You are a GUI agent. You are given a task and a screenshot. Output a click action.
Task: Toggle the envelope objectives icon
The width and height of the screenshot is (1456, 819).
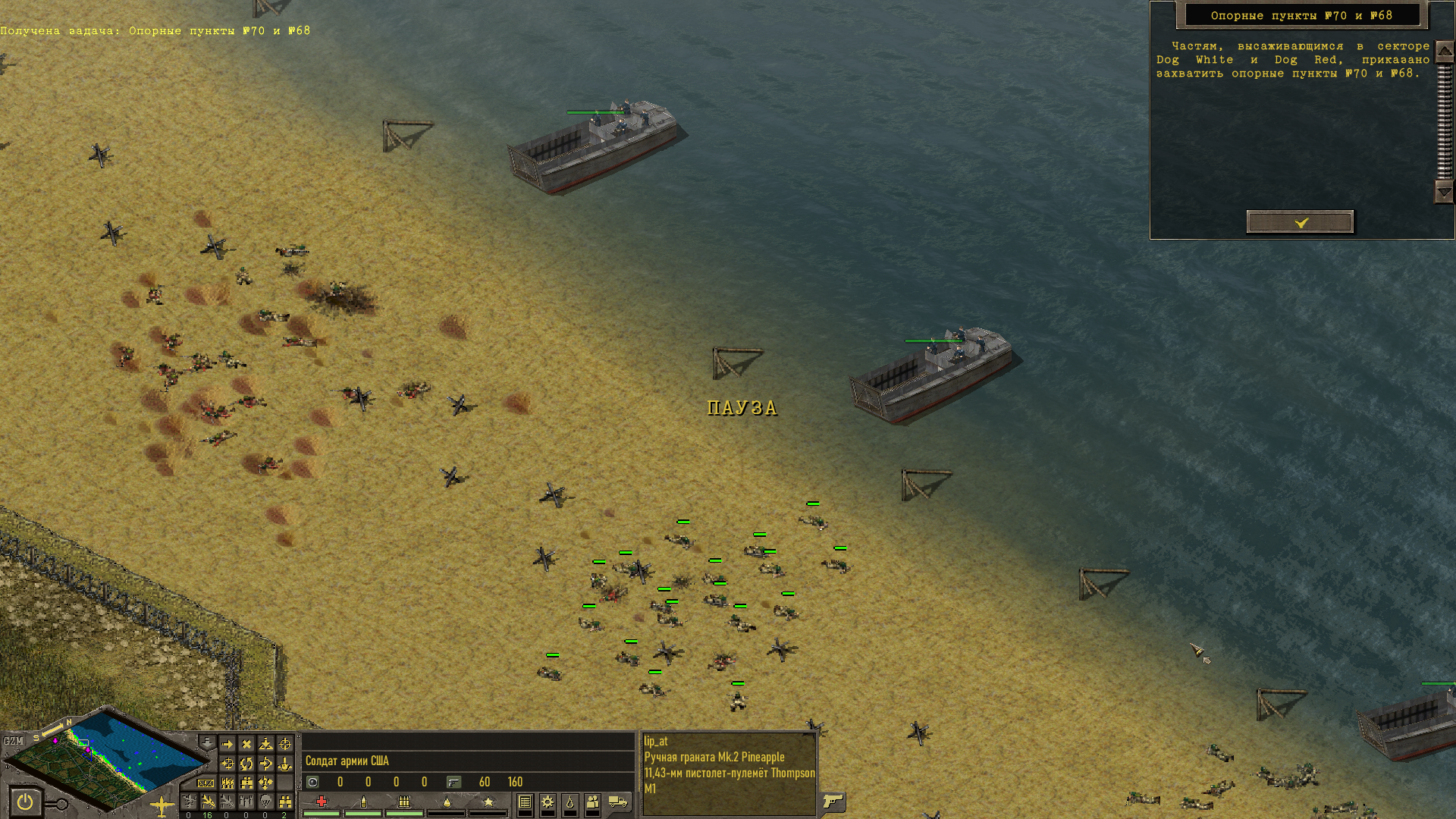click(x=206, y=783)
